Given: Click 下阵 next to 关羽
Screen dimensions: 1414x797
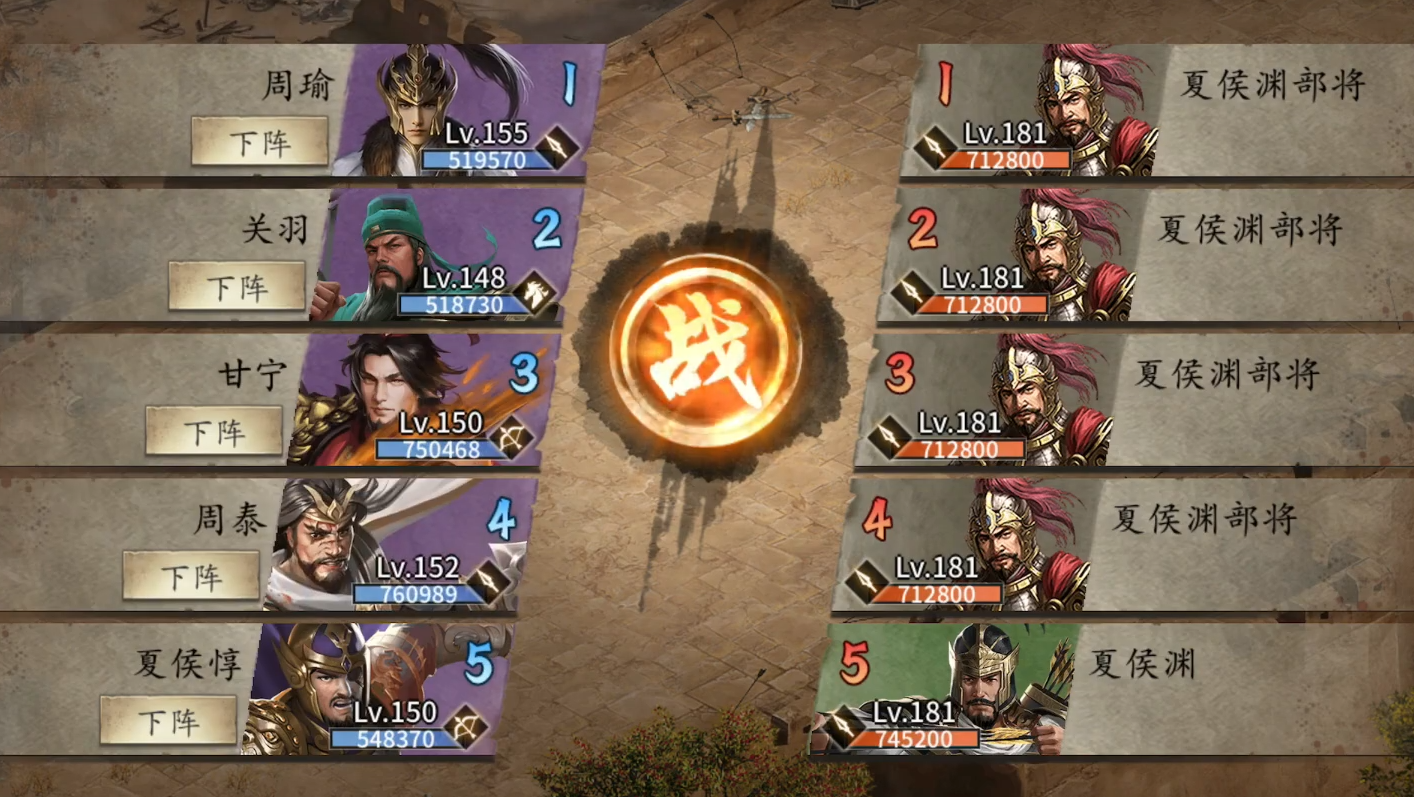Looking at the screenshot, I should pos(237,286).
